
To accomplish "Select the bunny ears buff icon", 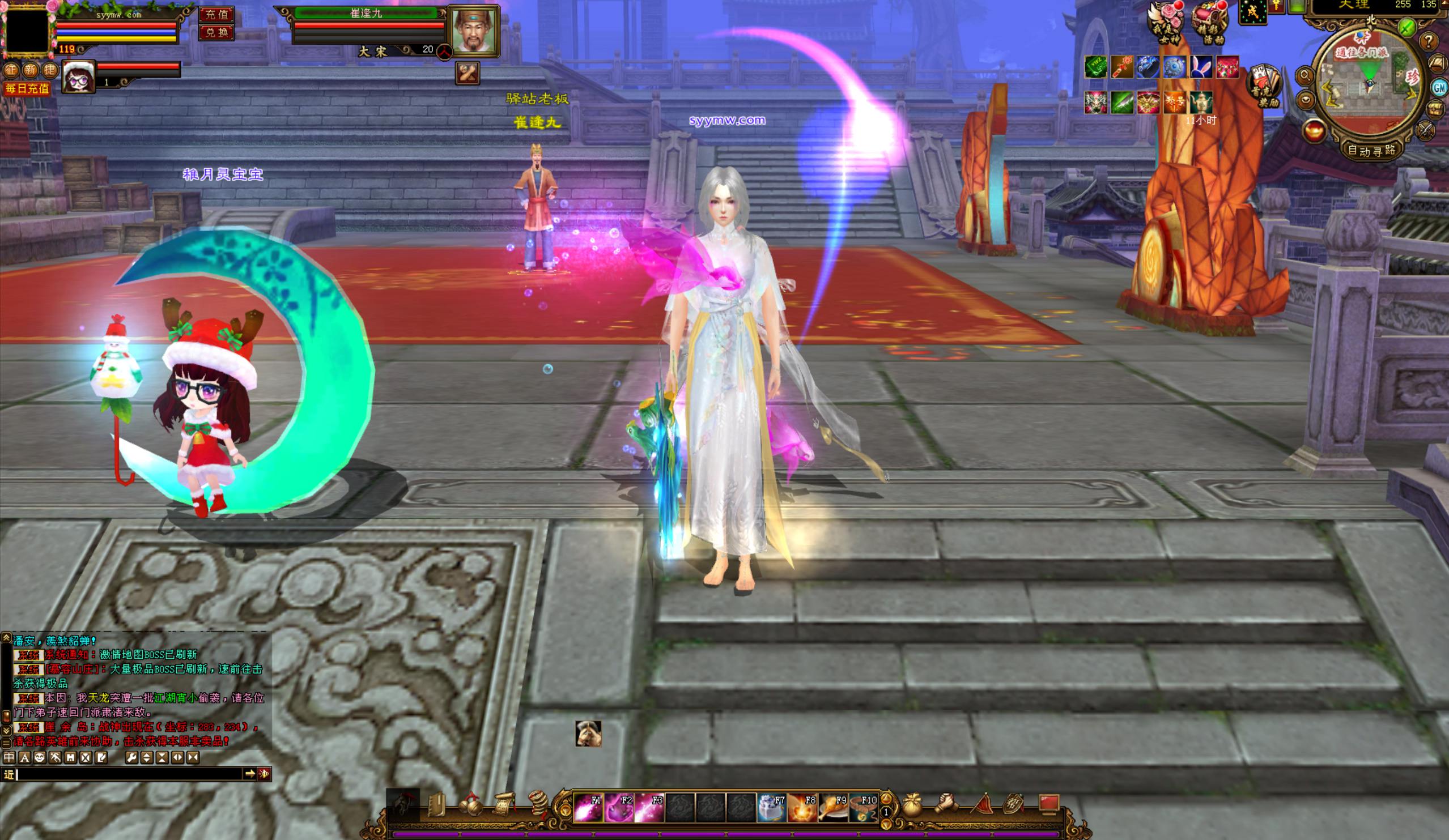I will click(x=1201, y=67).
